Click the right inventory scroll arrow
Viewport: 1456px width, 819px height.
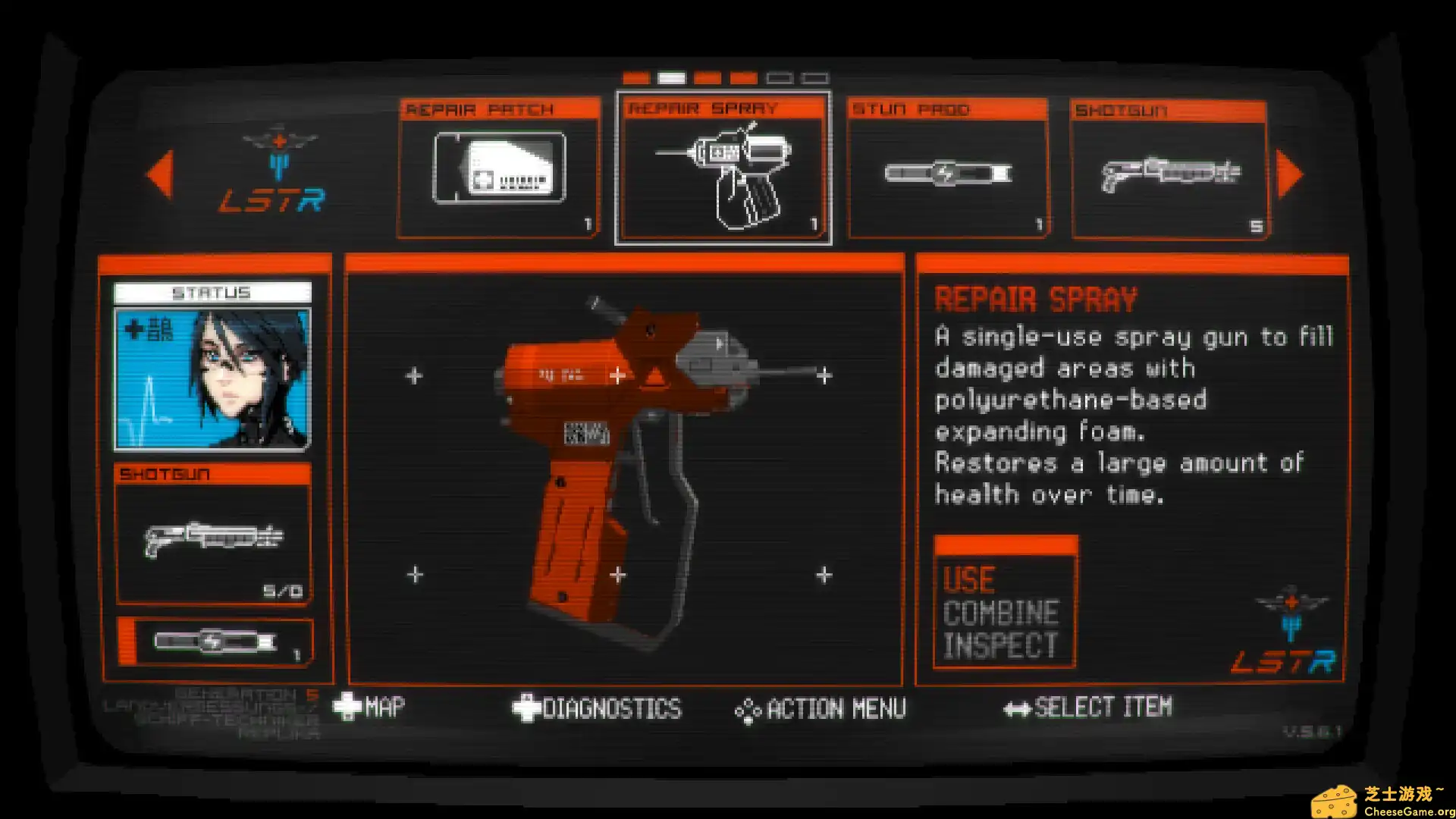[x=1289, y=174]
